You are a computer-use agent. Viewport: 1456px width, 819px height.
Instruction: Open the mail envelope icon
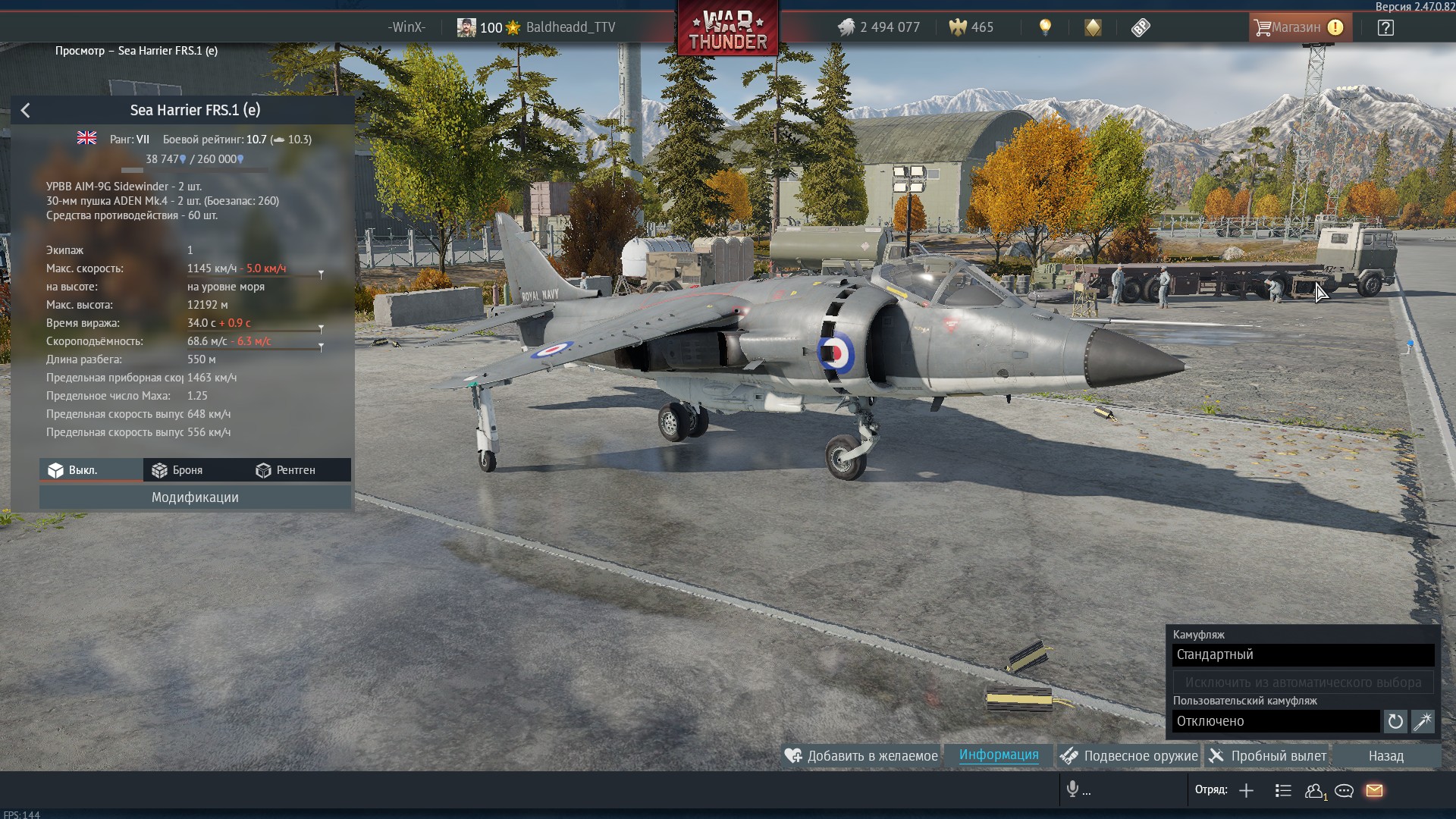pos(1374,791)
